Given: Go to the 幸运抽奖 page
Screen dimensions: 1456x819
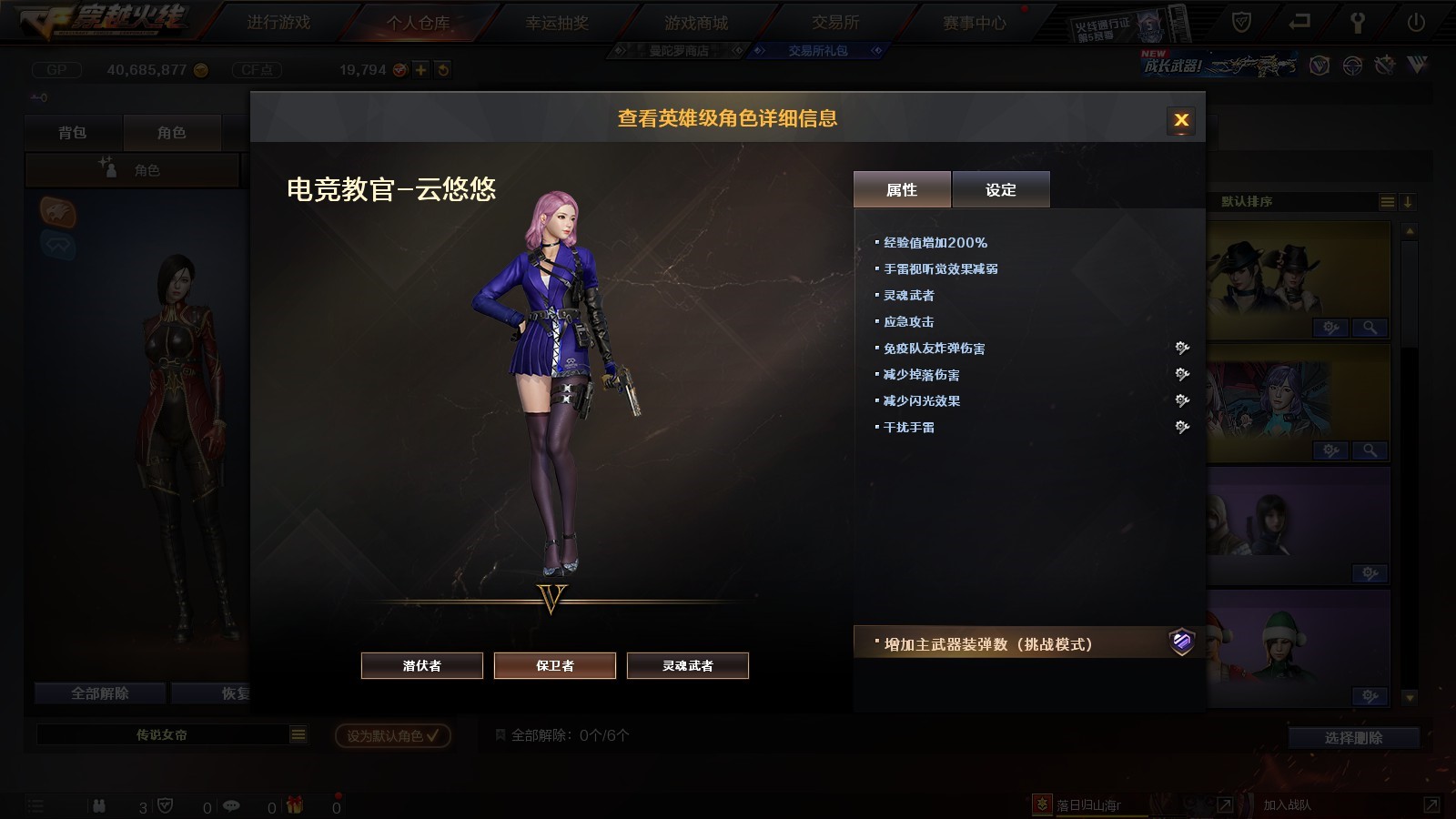Looking at the screenshot, I should pyautogui.click(x=557, y=22).
